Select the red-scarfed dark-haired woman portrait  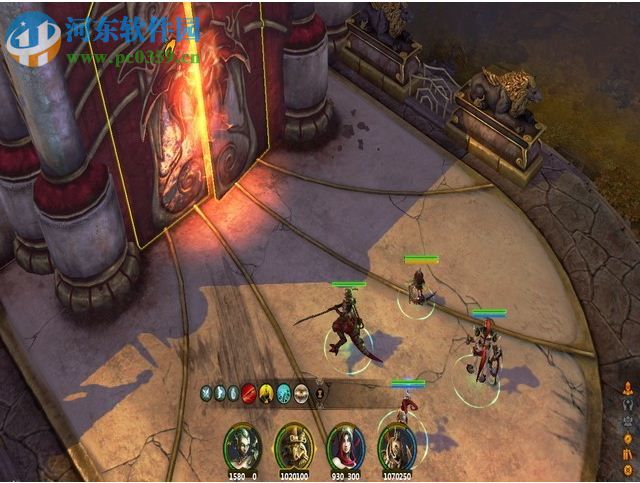click(346, 446)
